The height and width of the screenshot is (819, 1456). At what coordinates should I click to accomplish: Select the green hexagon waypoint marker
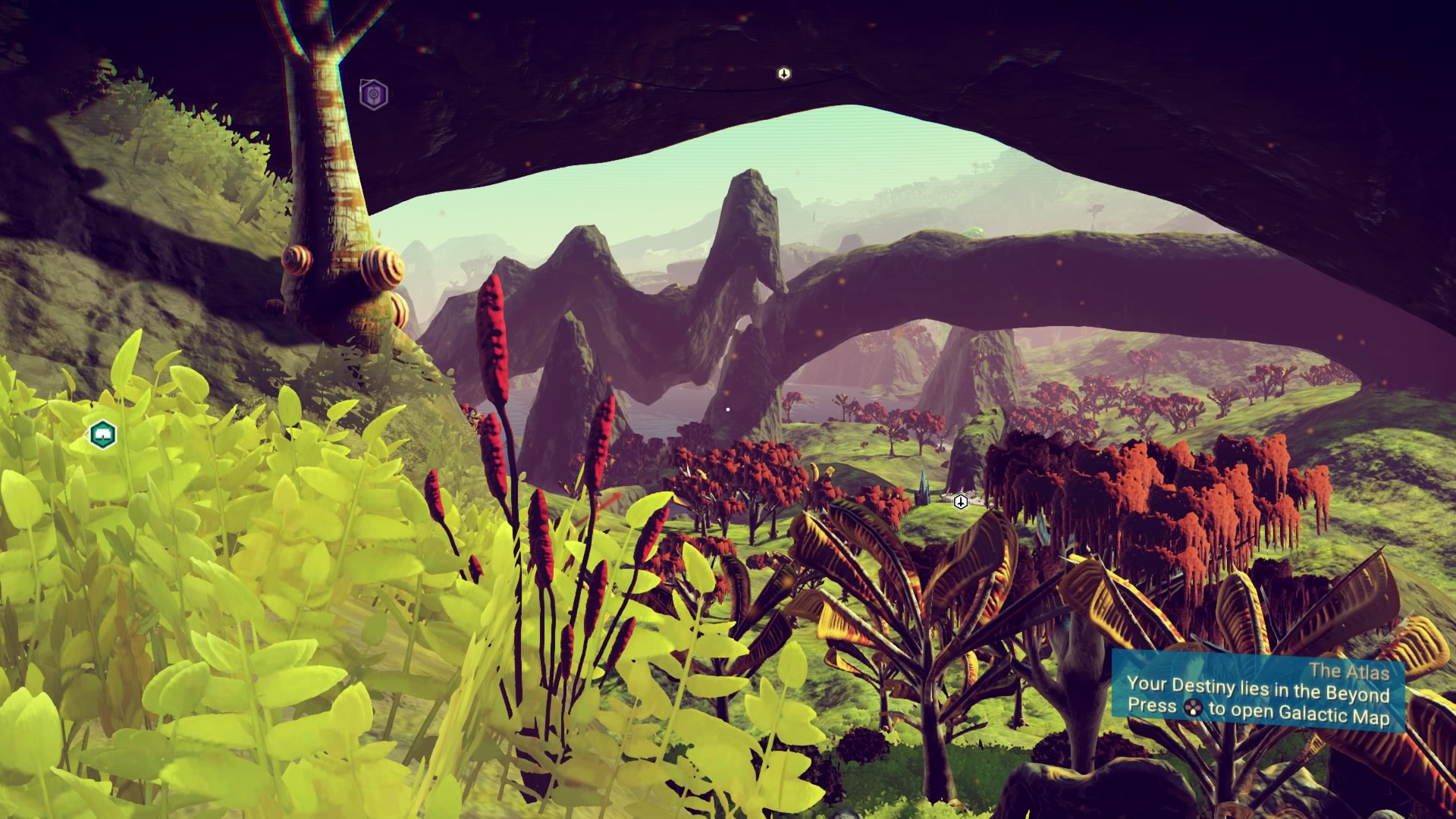click(102, 435)
